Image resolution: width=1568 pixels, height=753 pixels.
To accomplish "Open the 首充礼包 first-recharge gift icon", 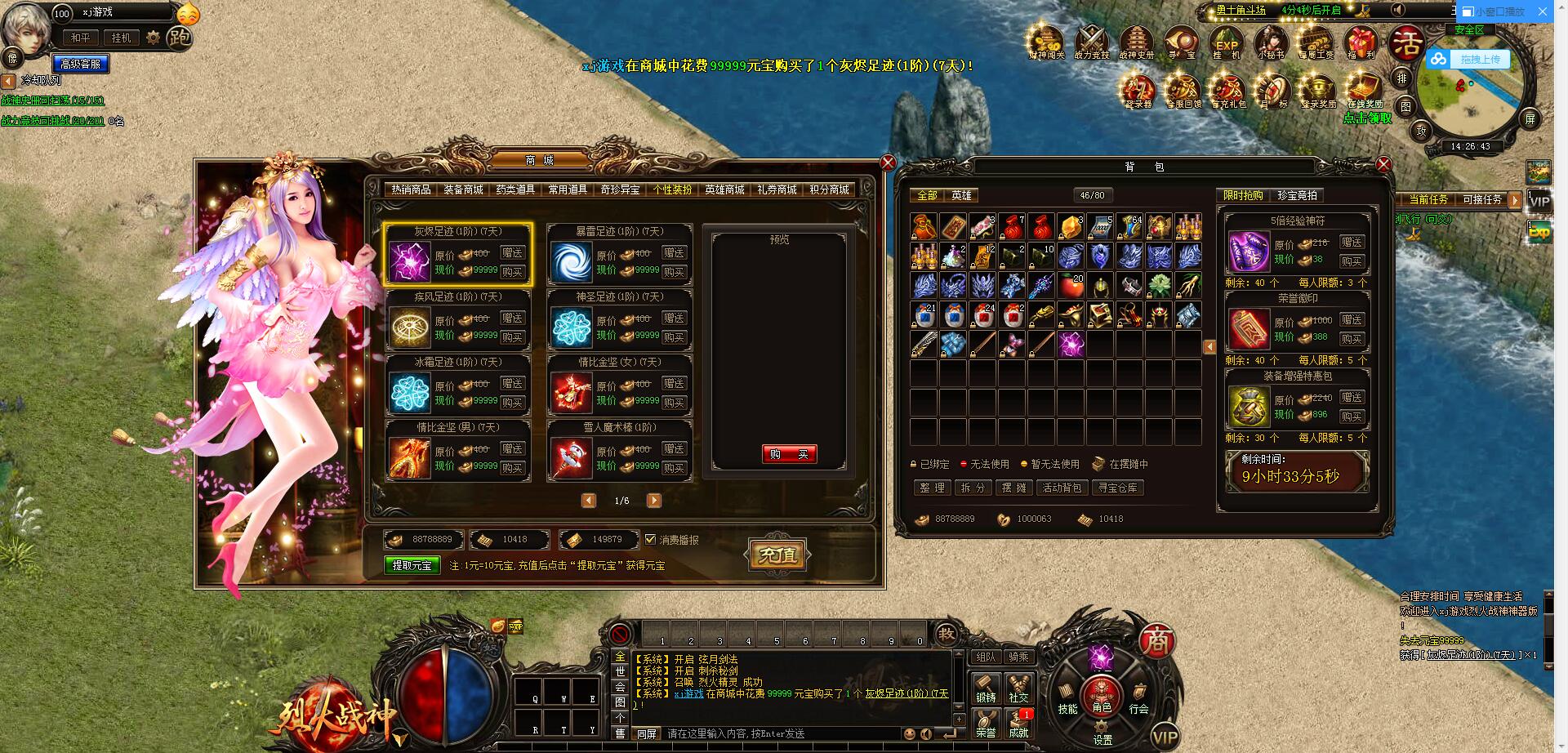I will pyautogui.click(x=1228, y=88).
